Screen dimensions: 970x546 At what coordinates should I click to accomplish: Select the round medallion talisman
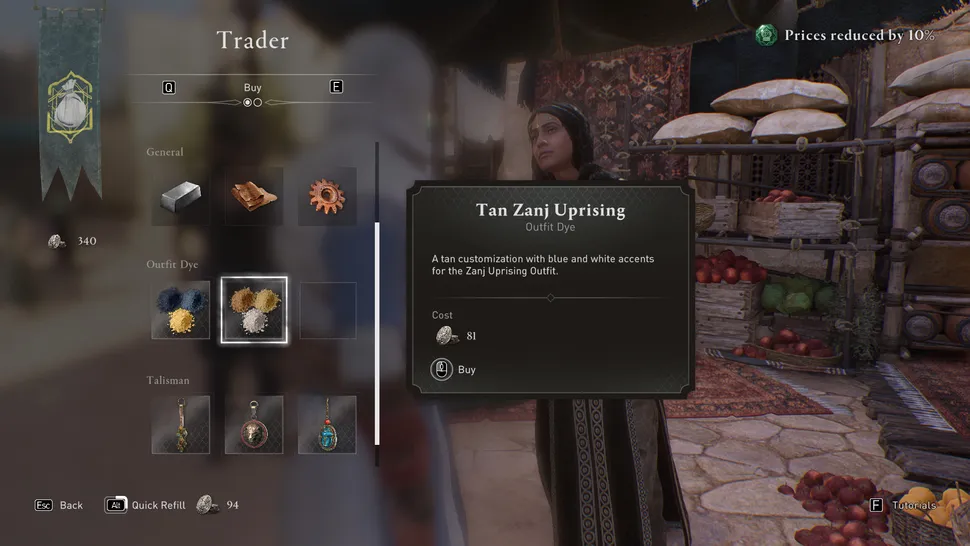(x=254, y=424)
